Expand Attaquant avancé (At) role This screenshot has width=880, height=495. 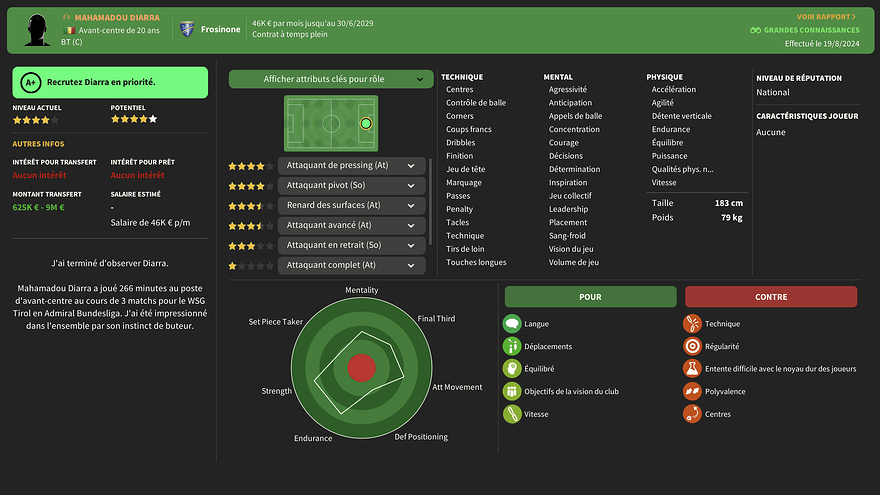pos(410,225)
